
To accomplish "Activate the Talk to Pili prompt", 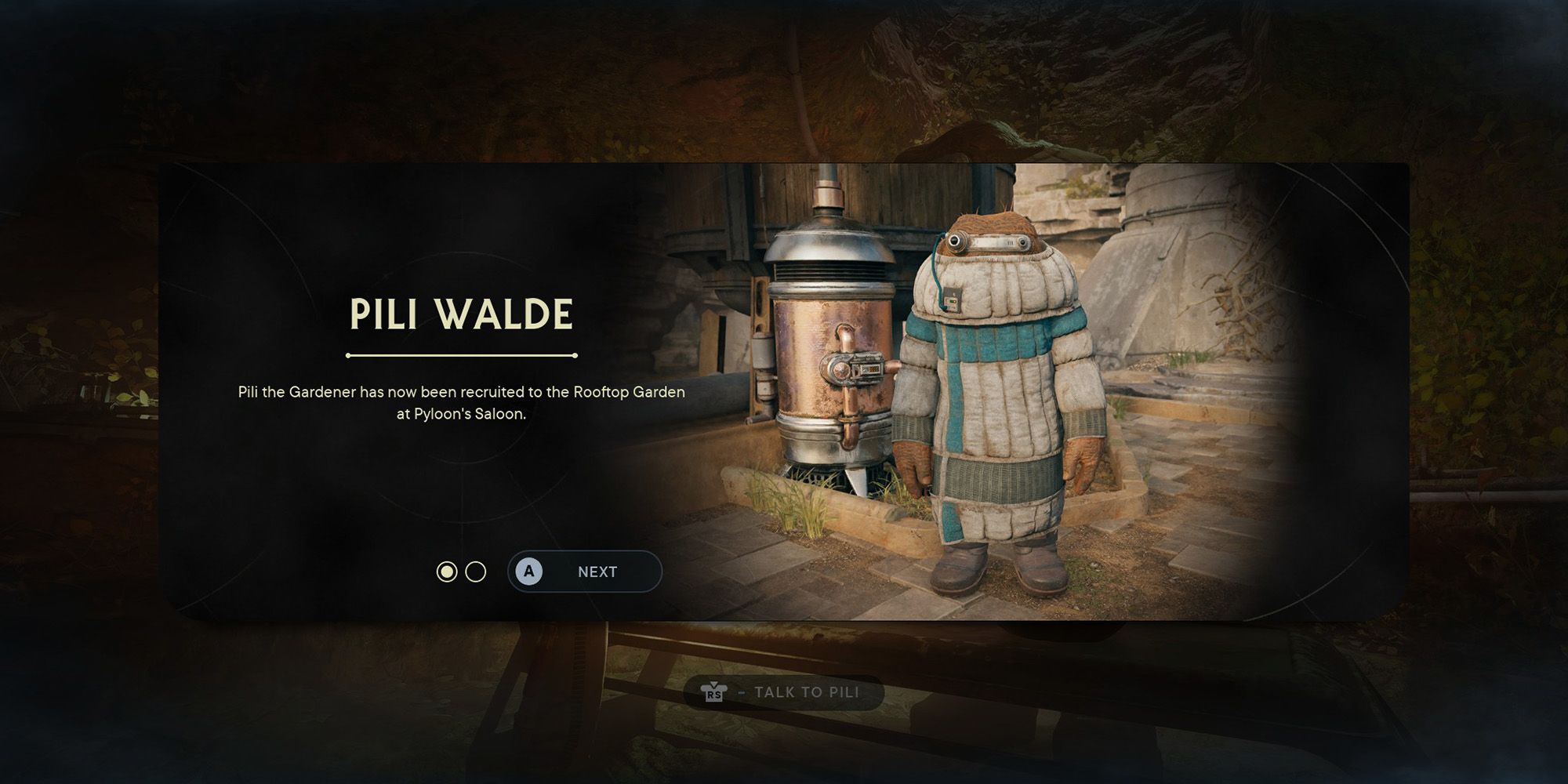I will coord(784,692).
